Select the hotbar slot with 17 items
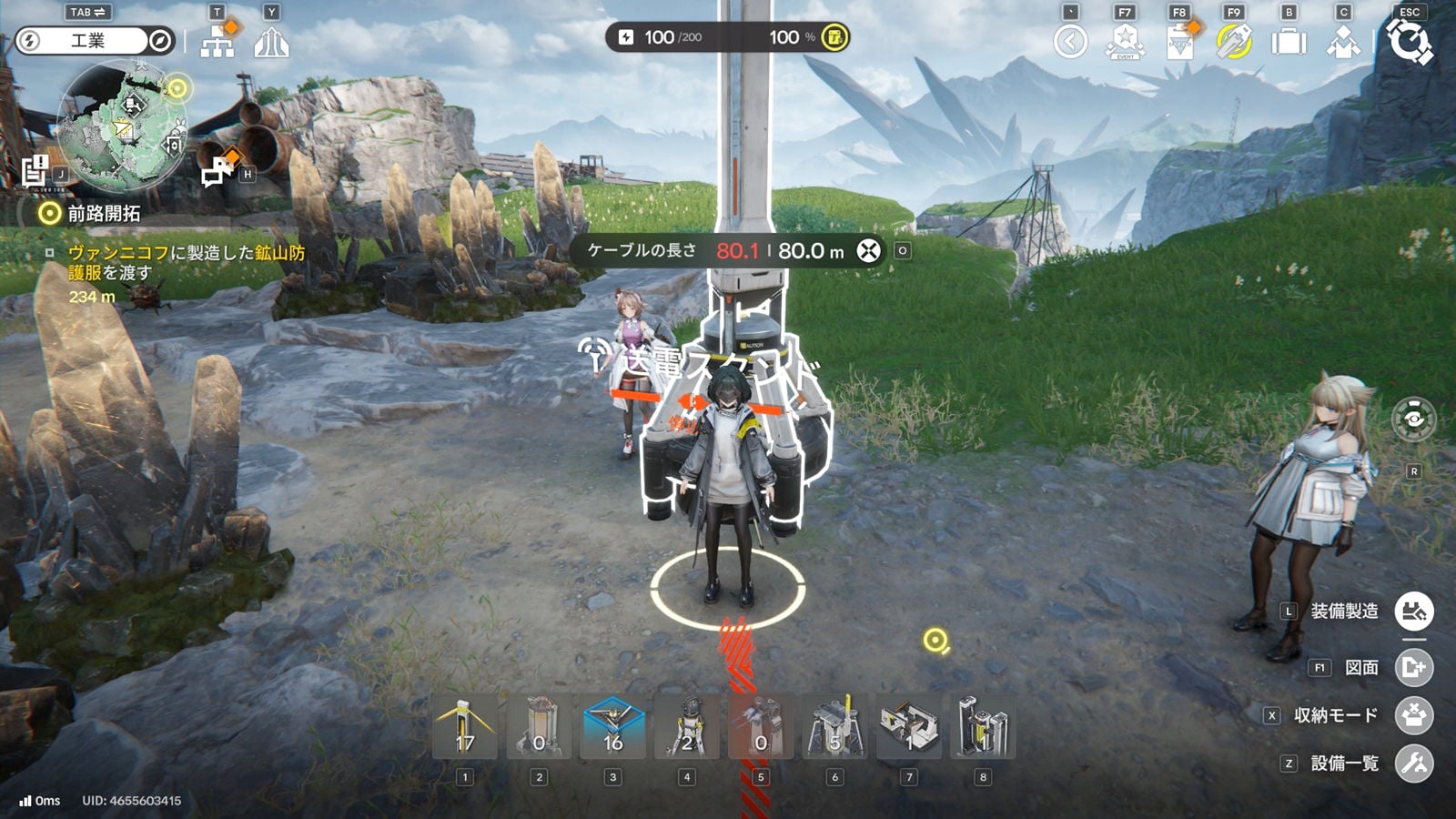The width and height of the screenshot is (1456, 819). click(465, 726)
